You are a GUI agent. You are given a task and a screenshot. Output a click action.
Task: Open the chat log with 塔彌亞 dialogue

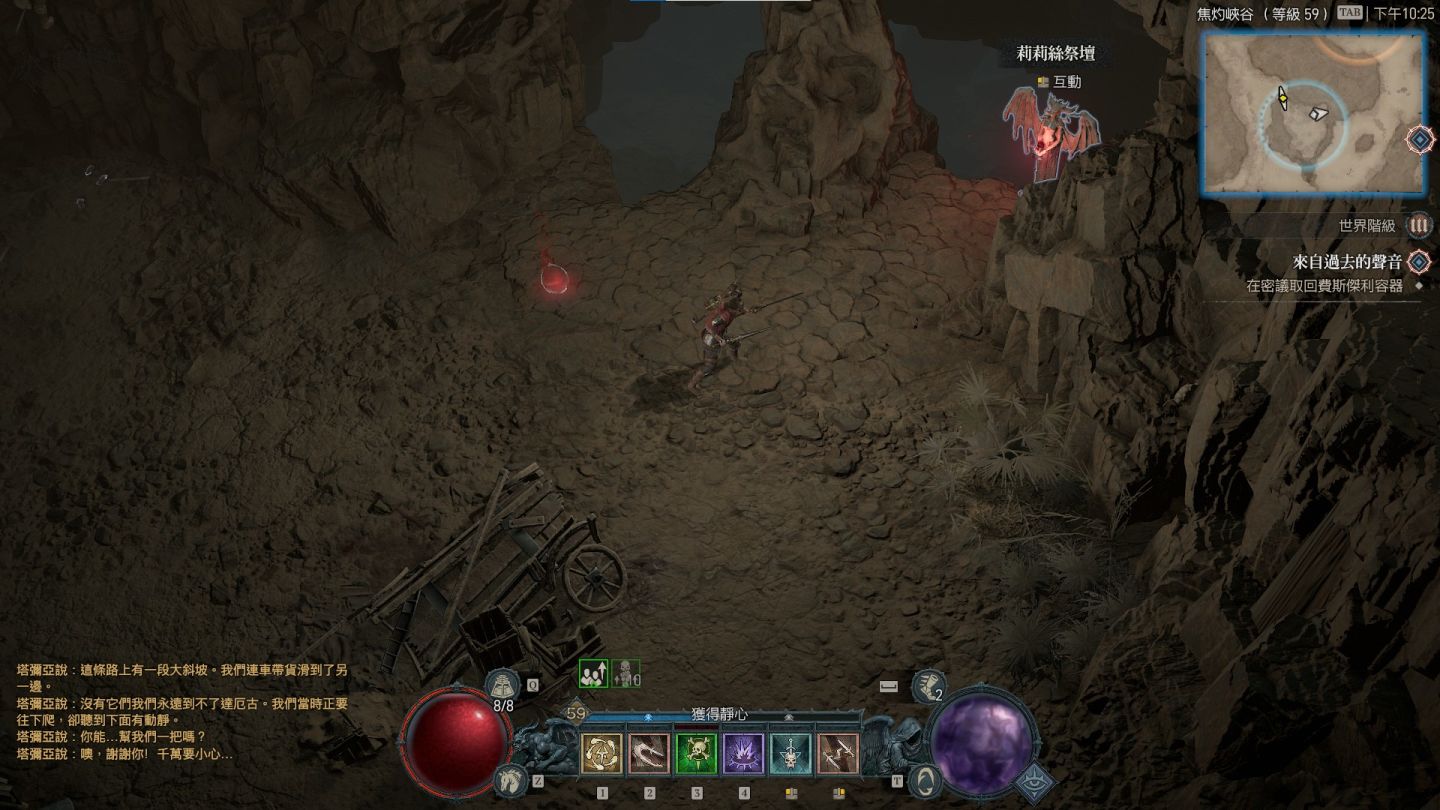(x=182, y=711)
